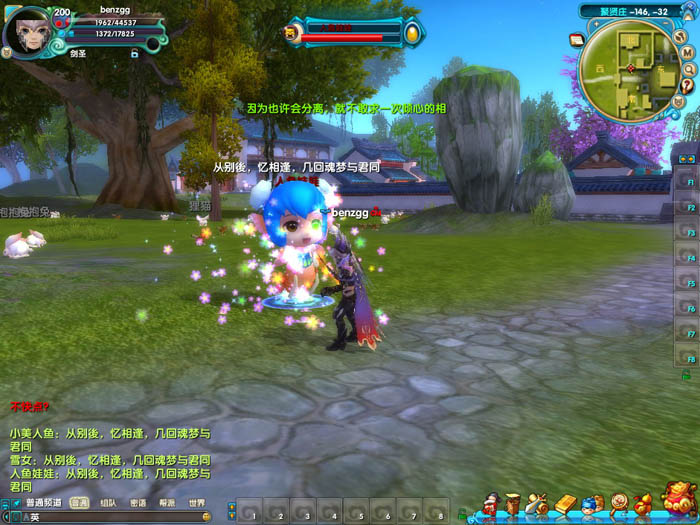Switch to the 密语 chat tab
The width and height of the screenshot is (700, 525).
(137, 503)
